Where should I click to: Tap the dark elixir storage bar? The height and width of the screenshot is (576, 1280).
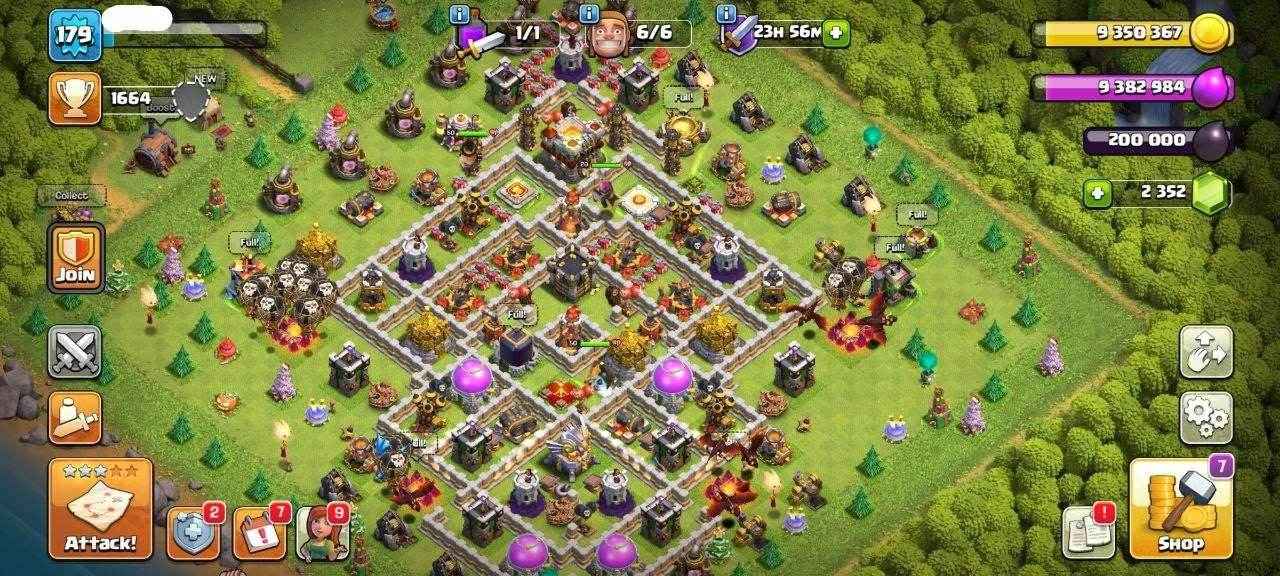[x=1150, y=140]
